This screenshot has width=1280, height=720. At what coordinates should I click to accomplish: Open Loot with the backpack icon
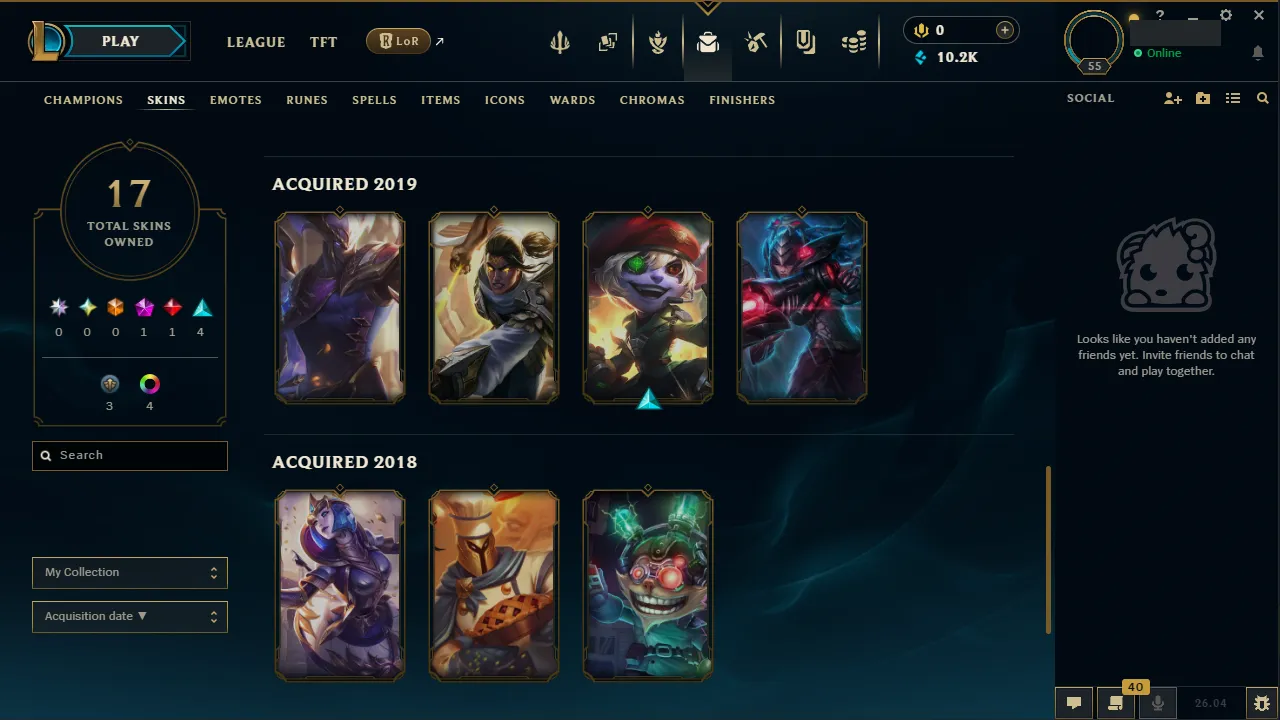[708, 42]
